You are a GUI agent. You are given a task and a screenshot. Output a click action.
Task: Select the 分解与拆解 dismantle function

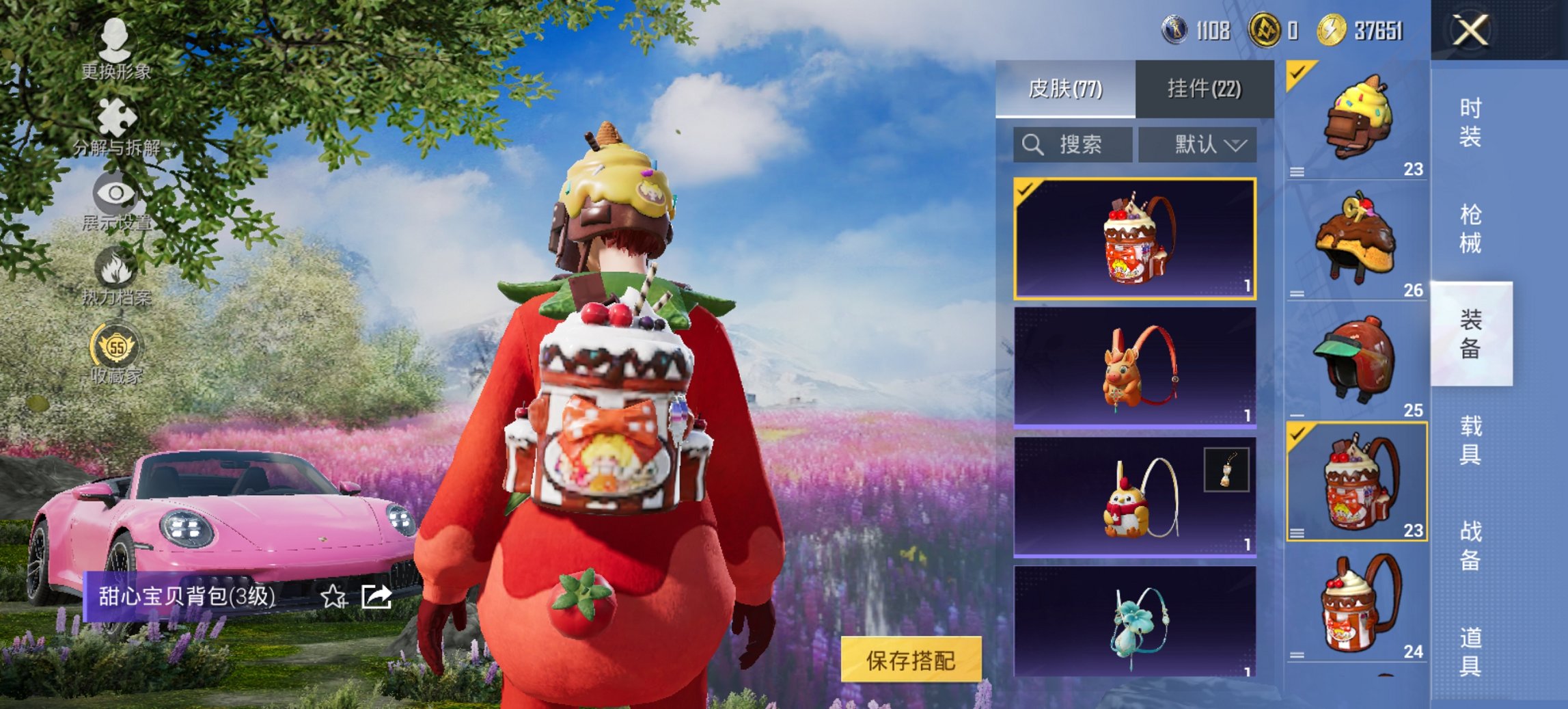116,126
